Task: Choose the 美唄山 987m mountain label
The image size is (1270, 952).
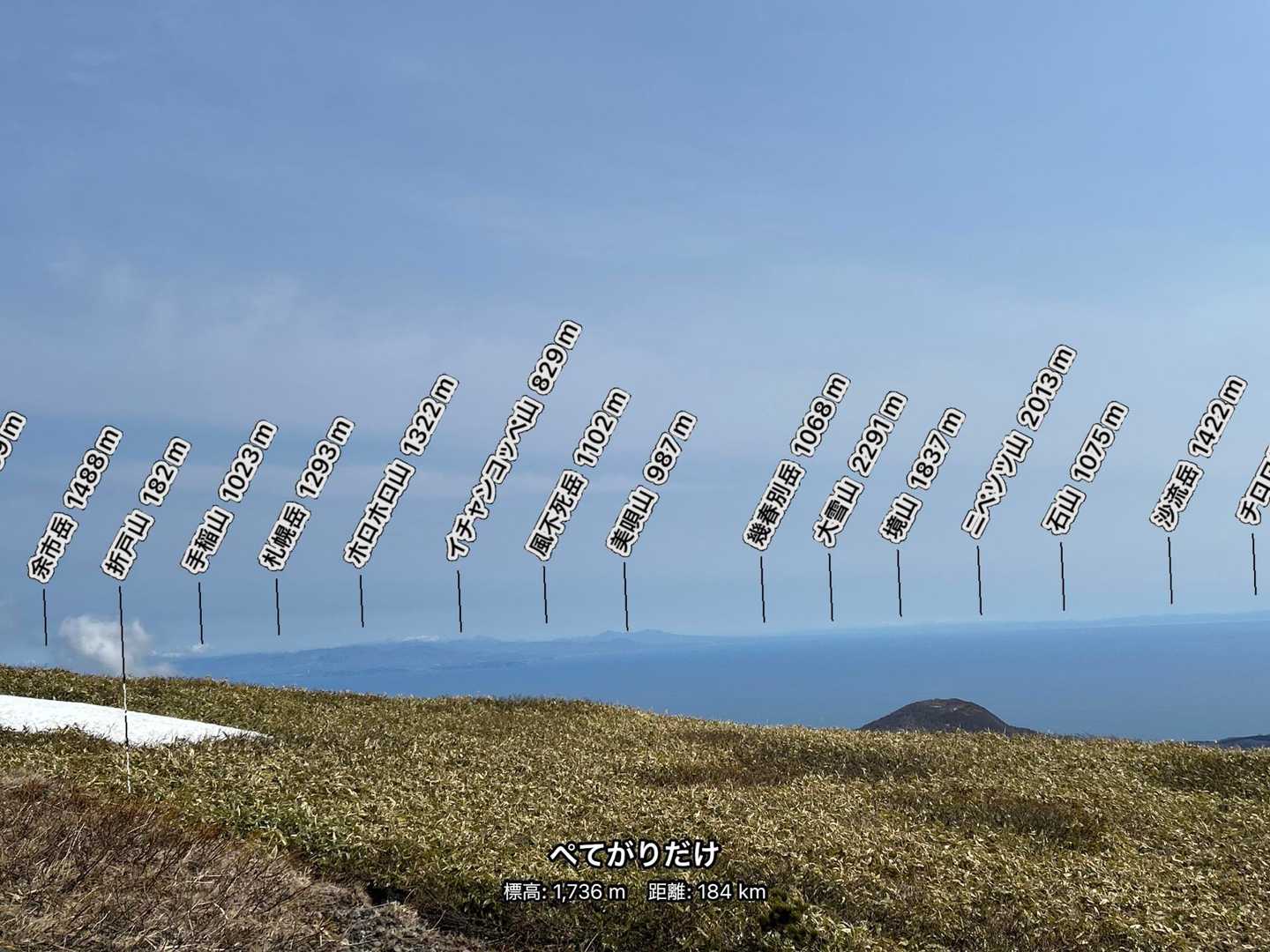Action: pyautogui.click(x=651, y=483)
